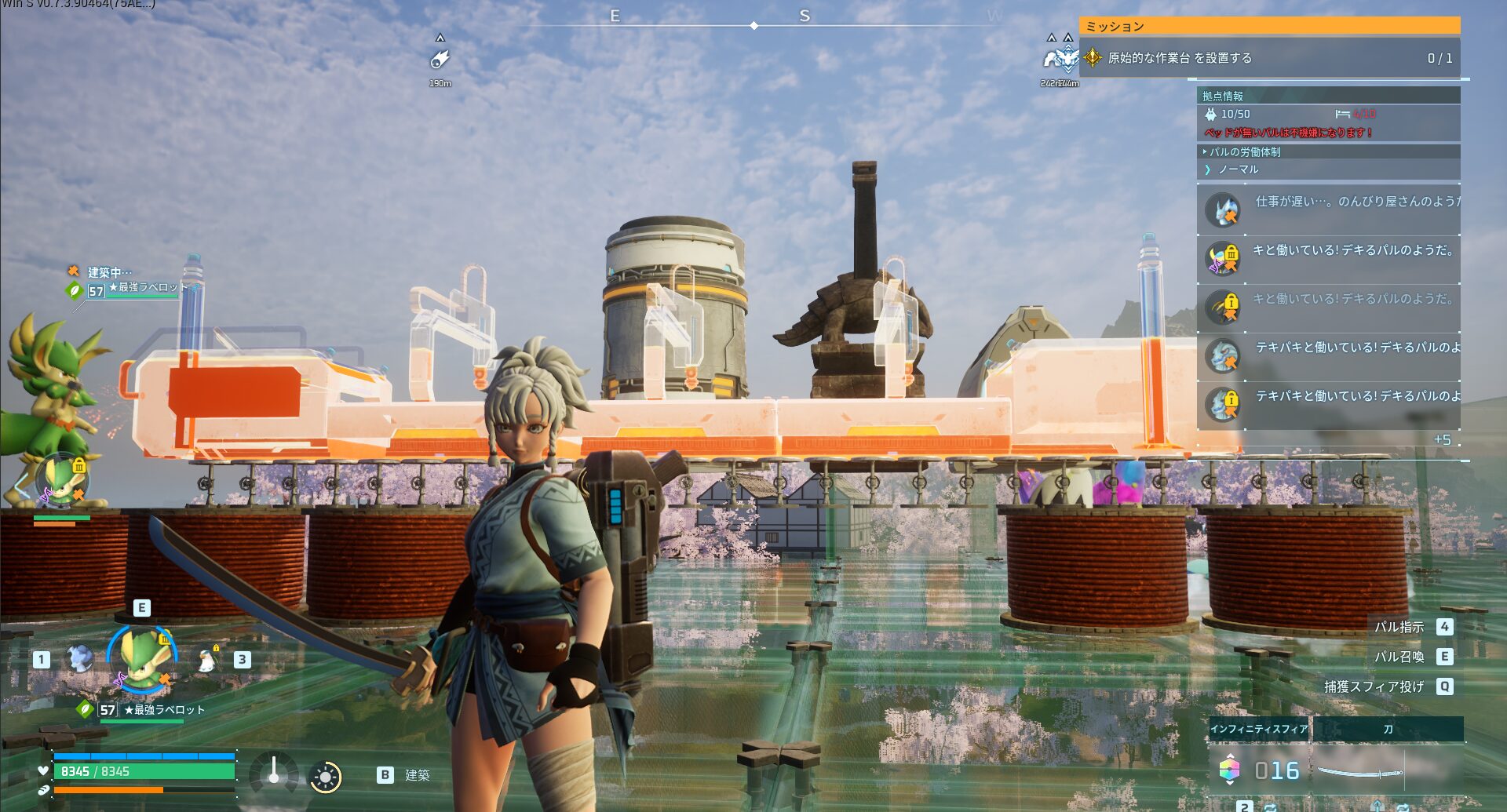Screen dimensions: 1507x812
Task: Switch to the previous party pal icon
Action: (x=79, y=659)
